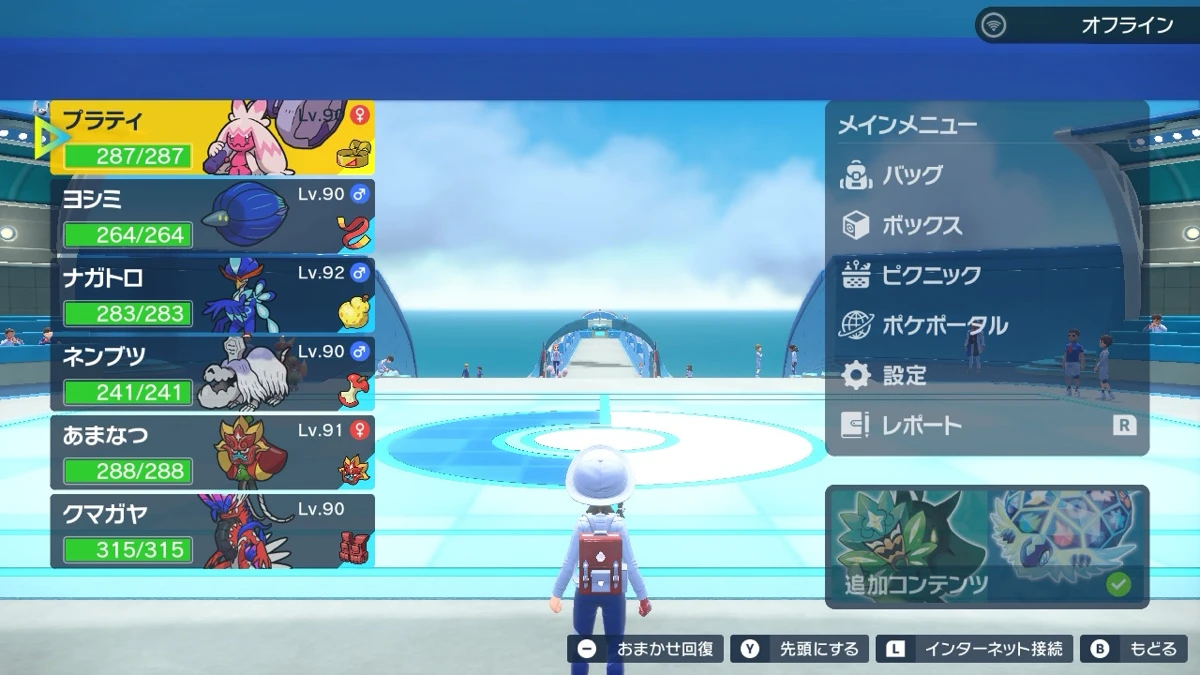Open the 追加コンテンツ banner
The height and width of the screenshot is (675, 1200).
click(x=986, y=547)
